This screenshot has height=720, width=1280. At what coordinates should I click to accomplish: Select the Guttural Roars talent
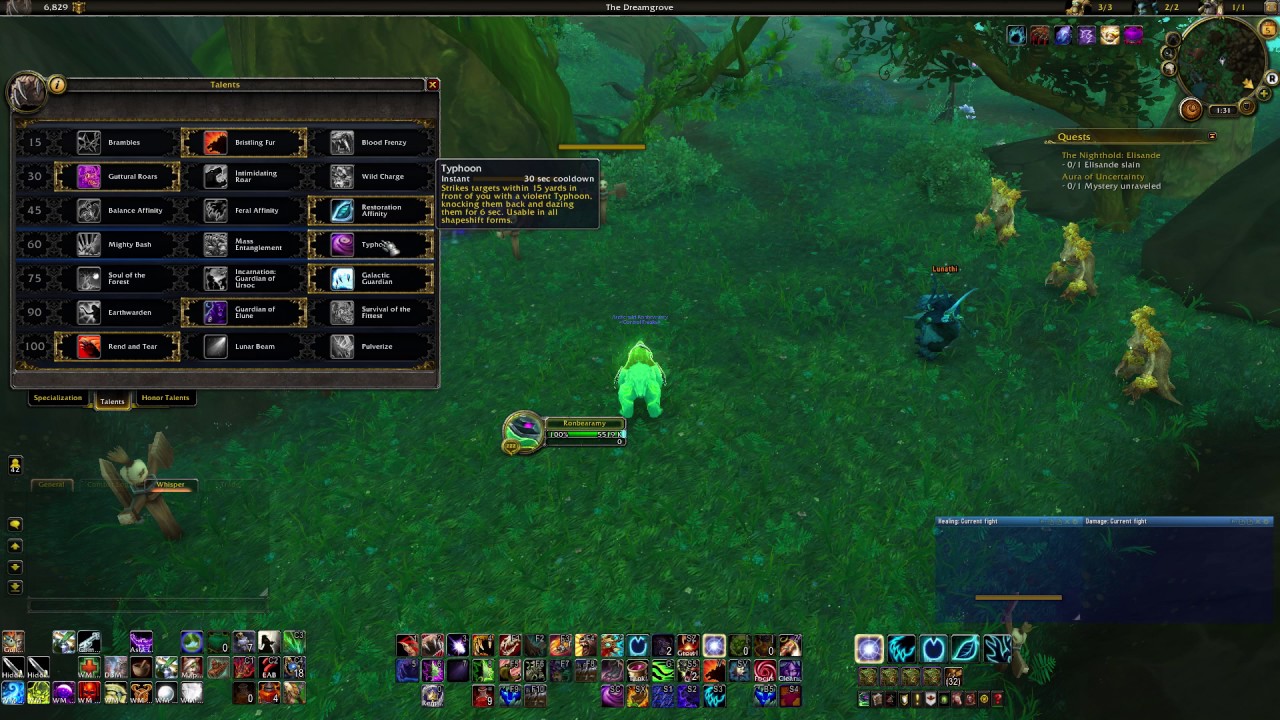117,177
